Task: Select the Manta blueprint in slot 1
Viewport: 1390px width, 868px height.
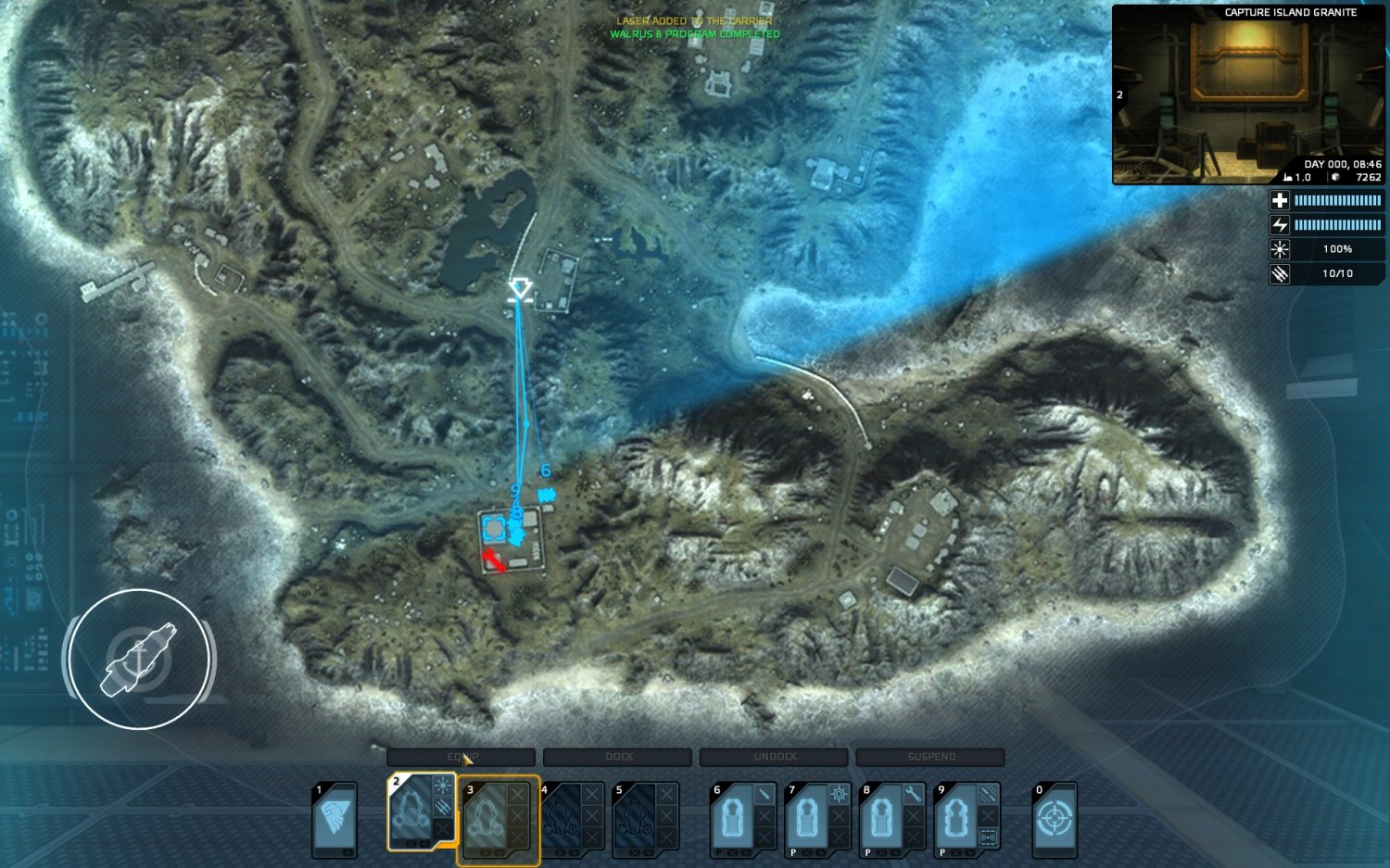Action: [336, 817]
